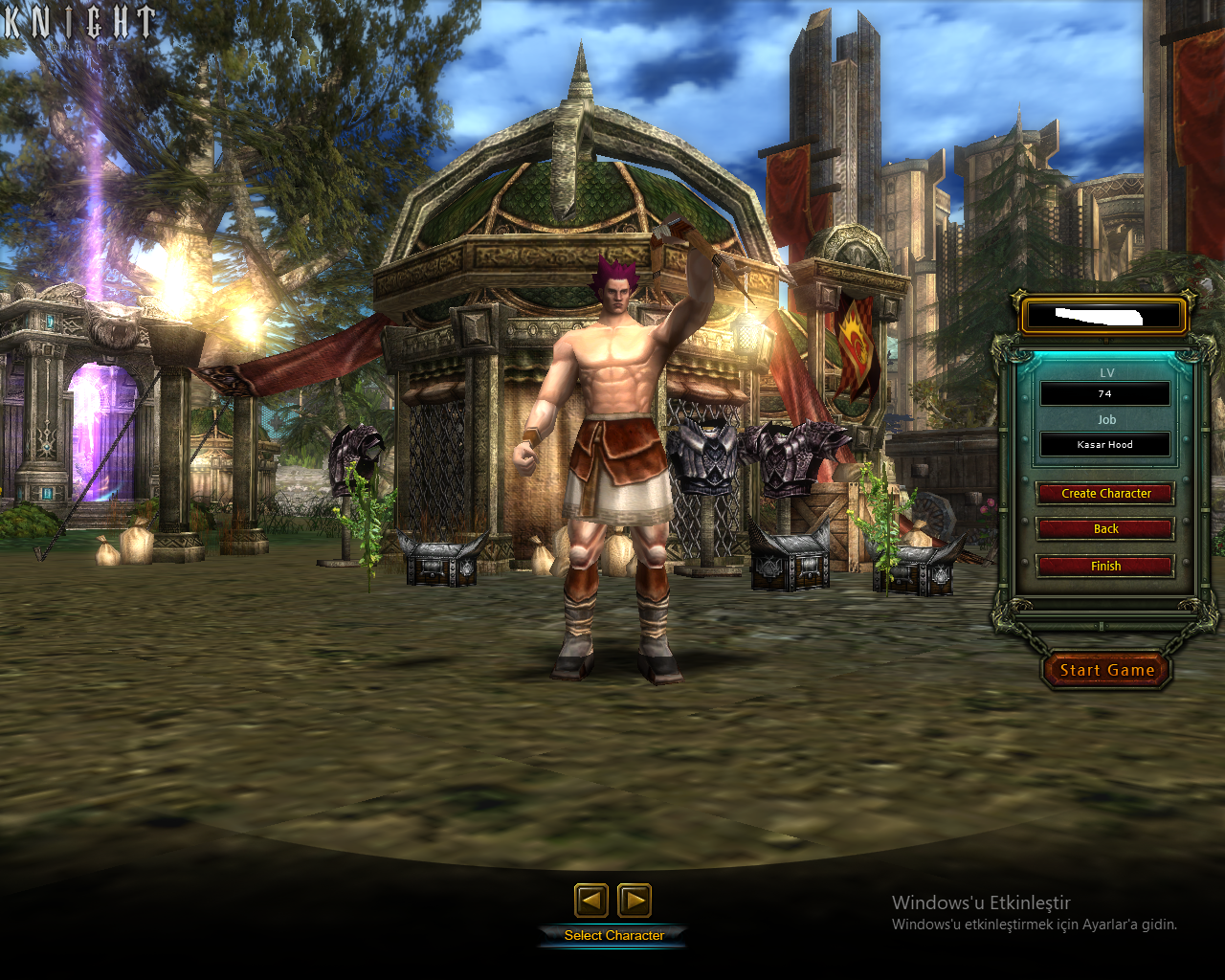Click the Job label above Kasar Hood
This screenshot has height=980, width=1225.
(x=1105, y=419)
